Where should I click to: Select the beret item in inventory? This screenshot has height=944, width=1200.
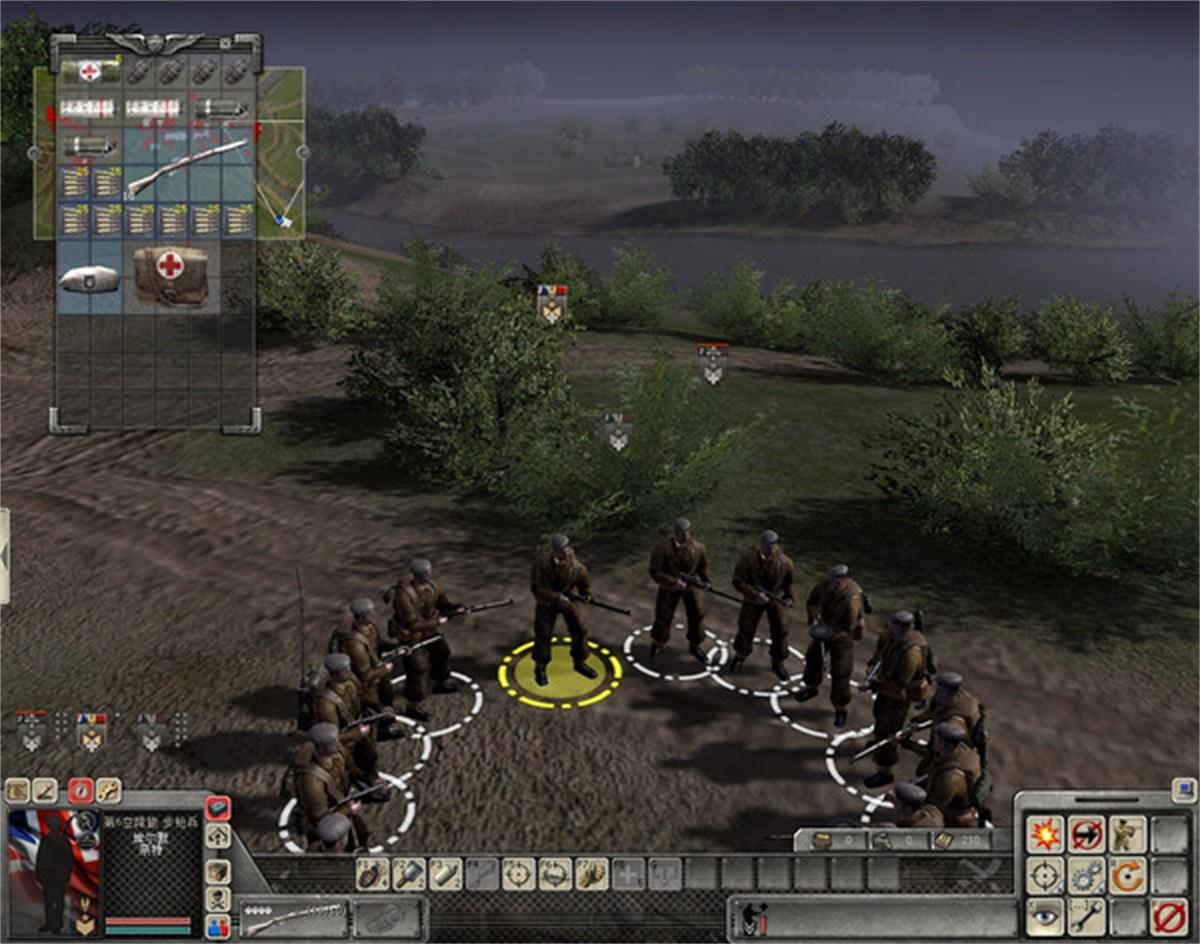pyautogui.click(x=89, y=279)
